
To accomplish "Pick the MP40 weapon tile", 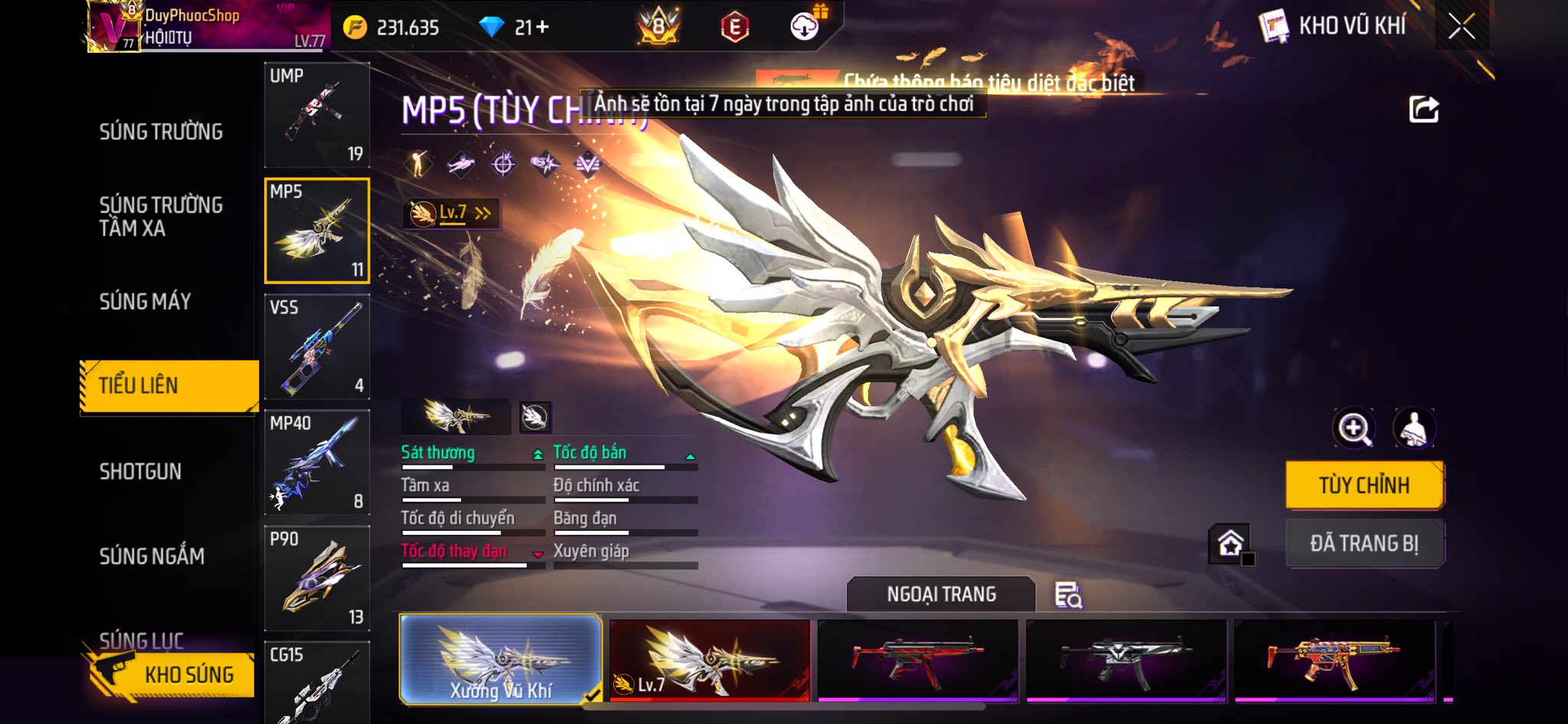I will click(317, 463).
